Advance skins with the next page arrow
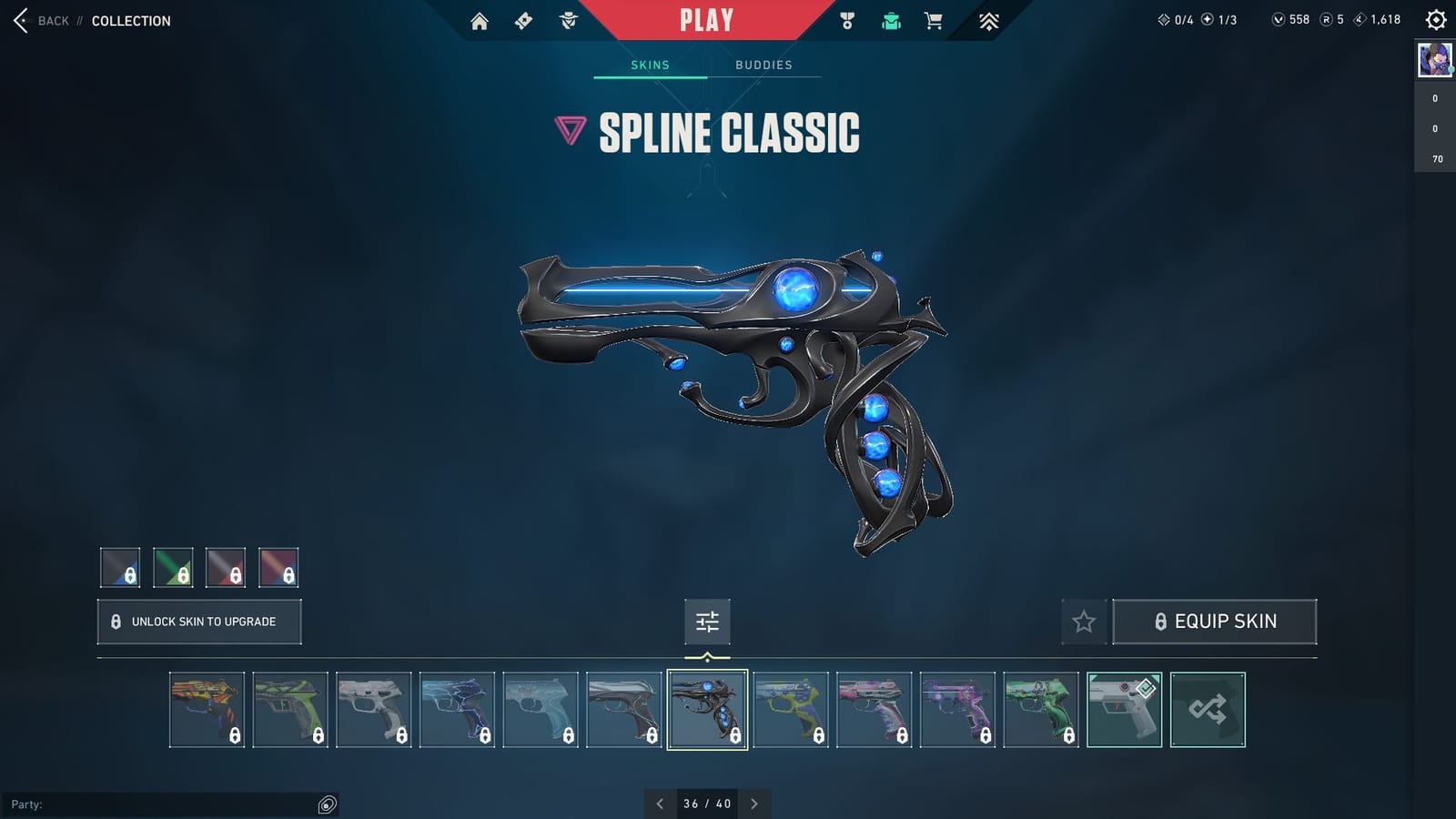1456x819 pixels. point(754,804)
